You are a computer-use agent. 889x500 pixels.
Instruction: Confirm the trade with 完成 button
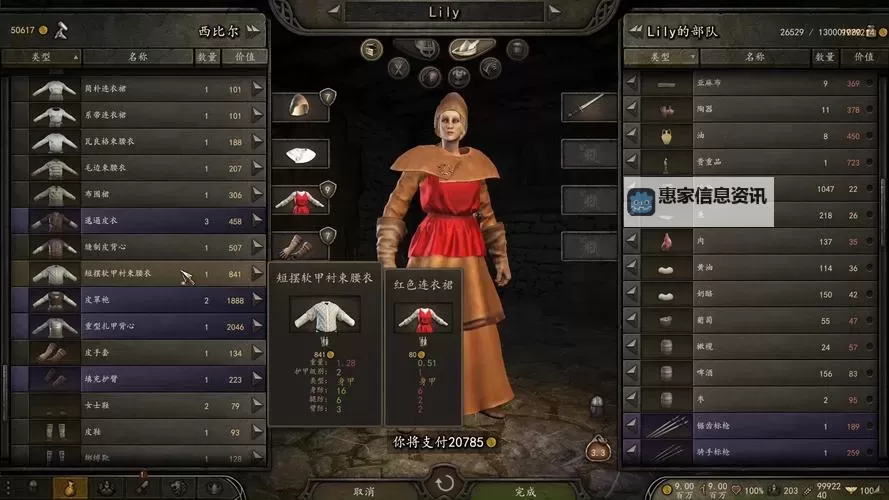tap(526, 491)
